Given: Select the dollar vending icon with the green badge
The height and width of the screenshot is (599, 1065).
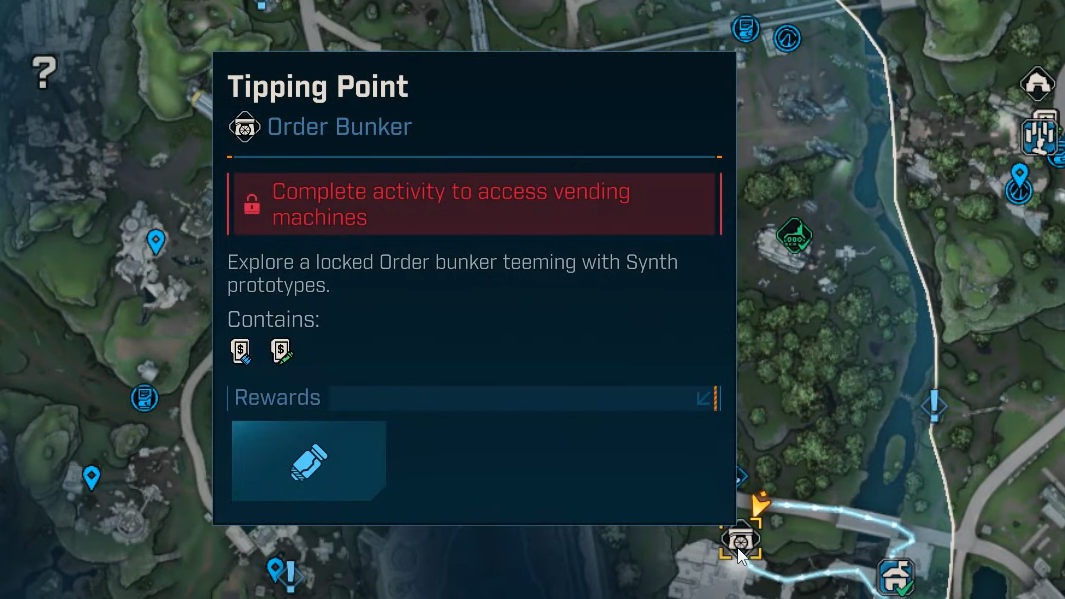Looking at the screenshot, I should 281,351.
